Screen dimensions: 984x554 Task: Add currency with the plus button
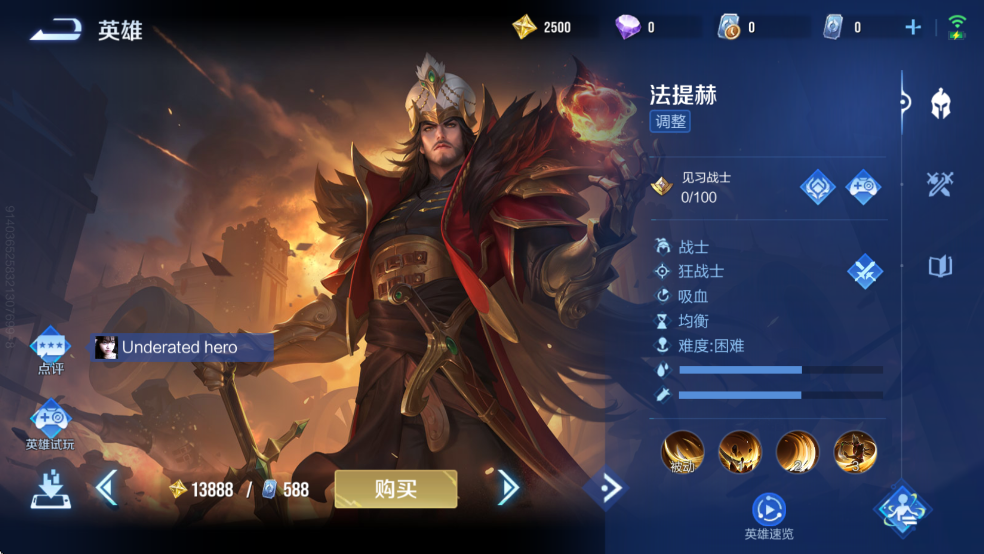pos(912,28)
